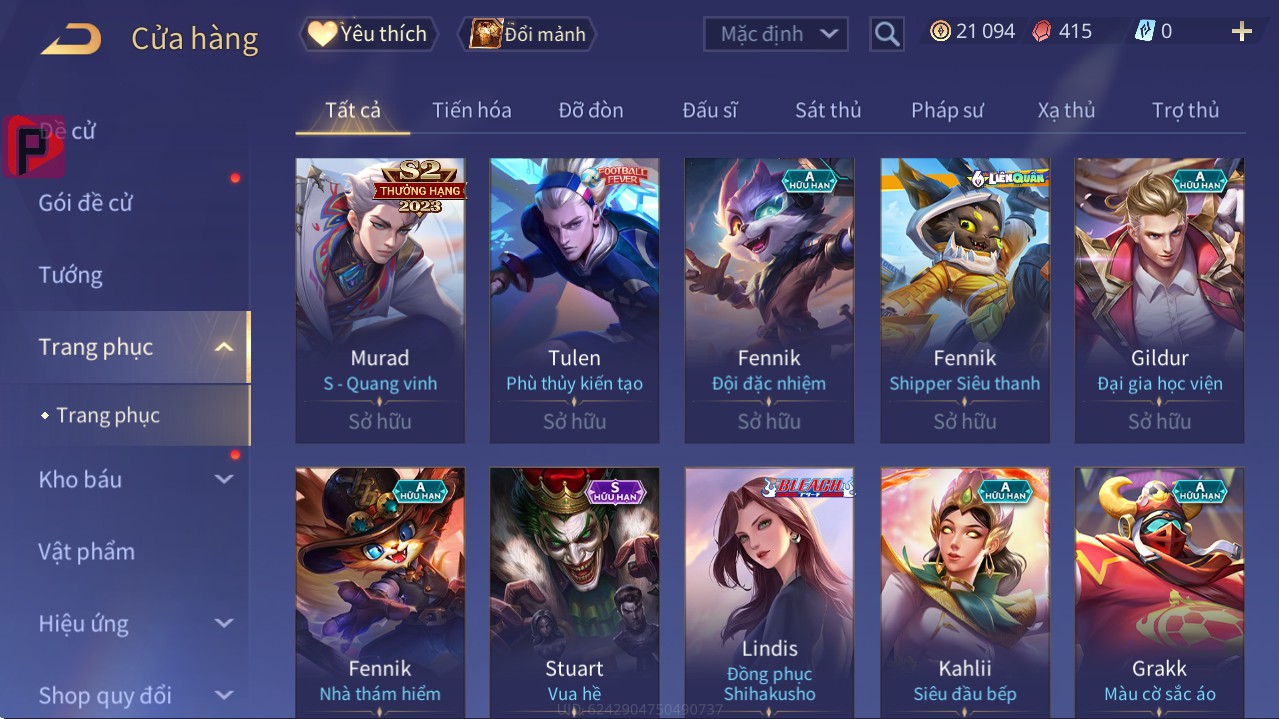The image size is (1279, 719).
Task: Open the Vật phẩm section
Action: click(x=87, y=551)
